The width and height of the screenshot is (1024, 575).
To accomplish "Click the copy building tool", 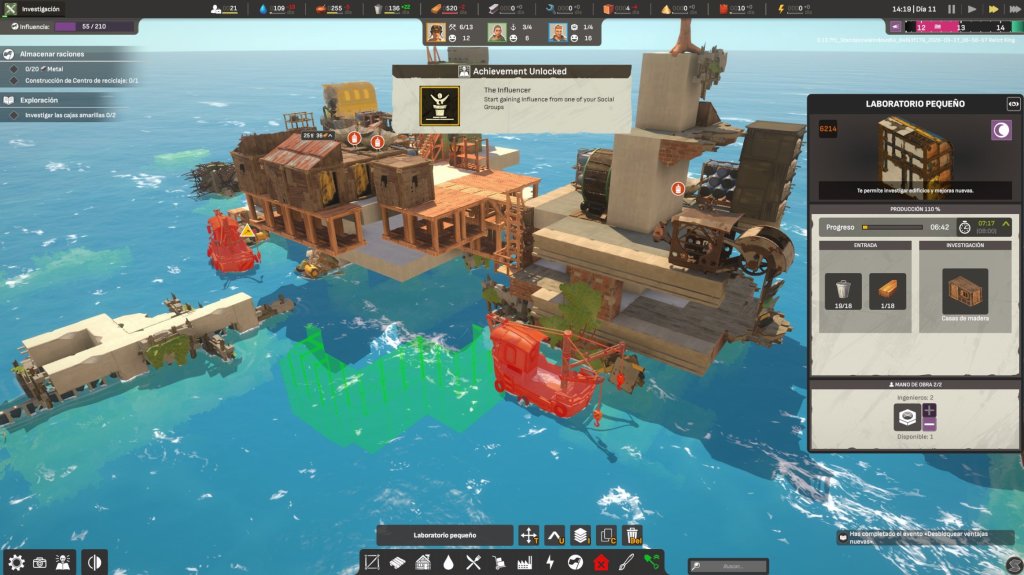I will point(606,536).
